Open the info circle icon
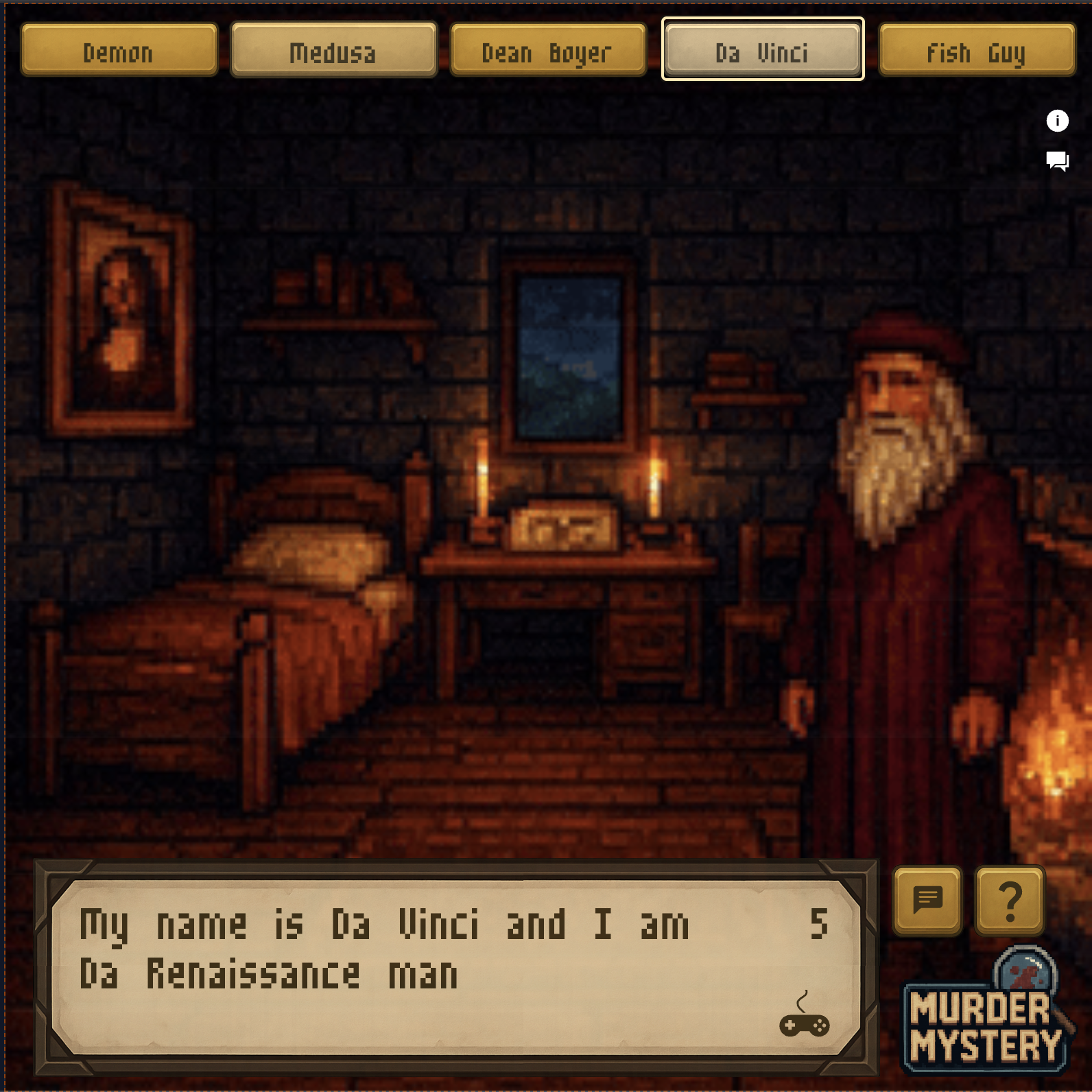 coord(1057,121)
